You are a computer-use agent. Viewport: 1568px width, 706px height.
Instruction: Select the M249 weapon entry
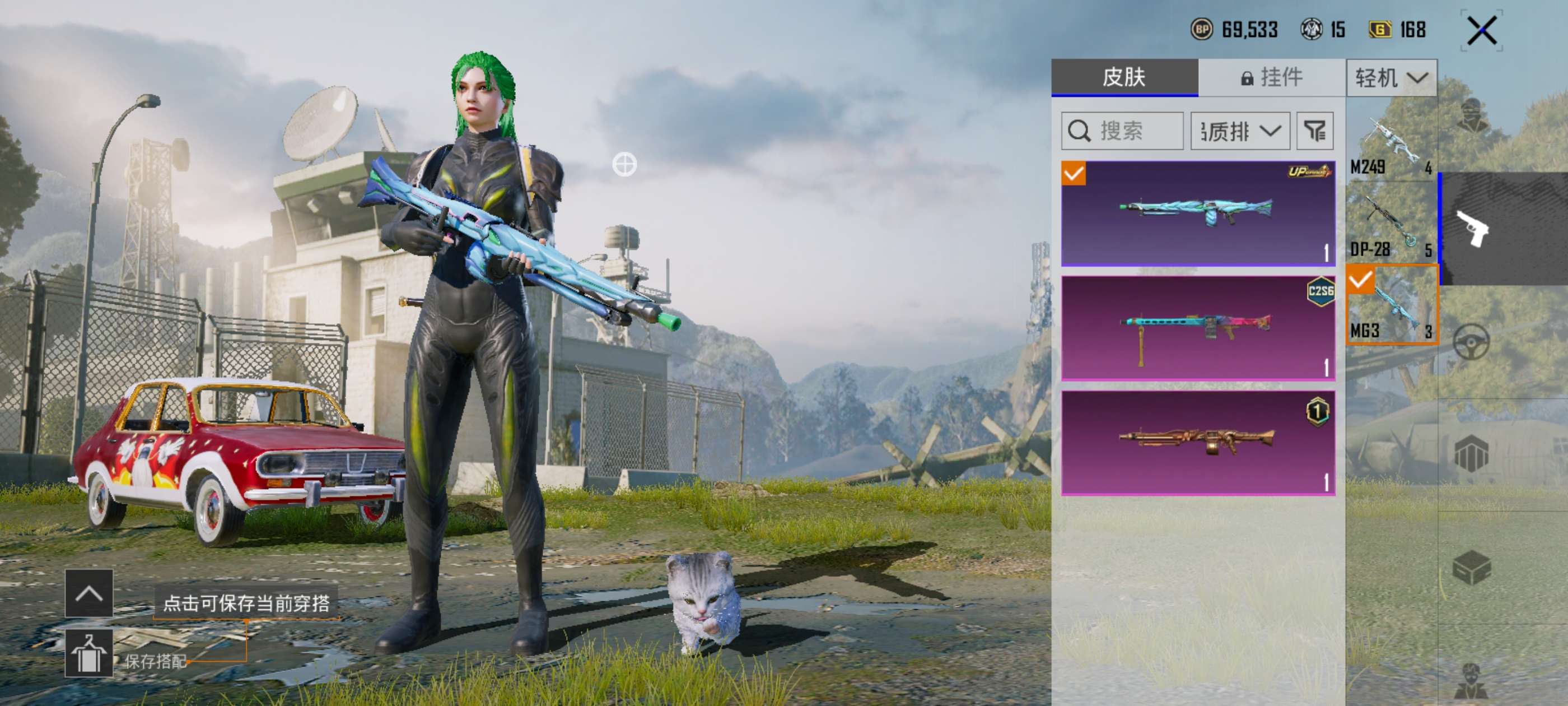[x=1391, y=146]
